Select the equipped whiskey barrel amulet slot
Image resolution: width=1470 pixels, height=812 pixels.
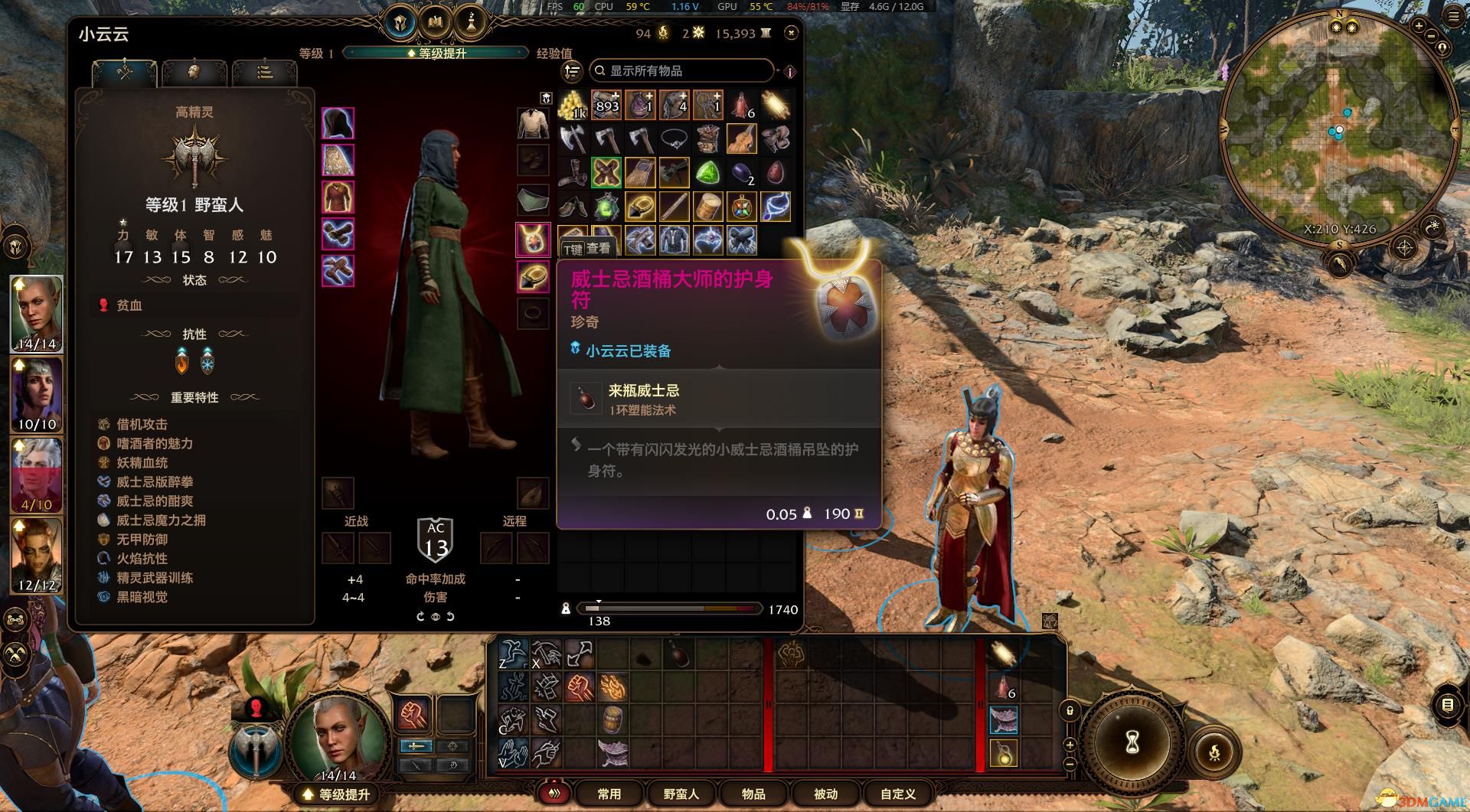533,239
